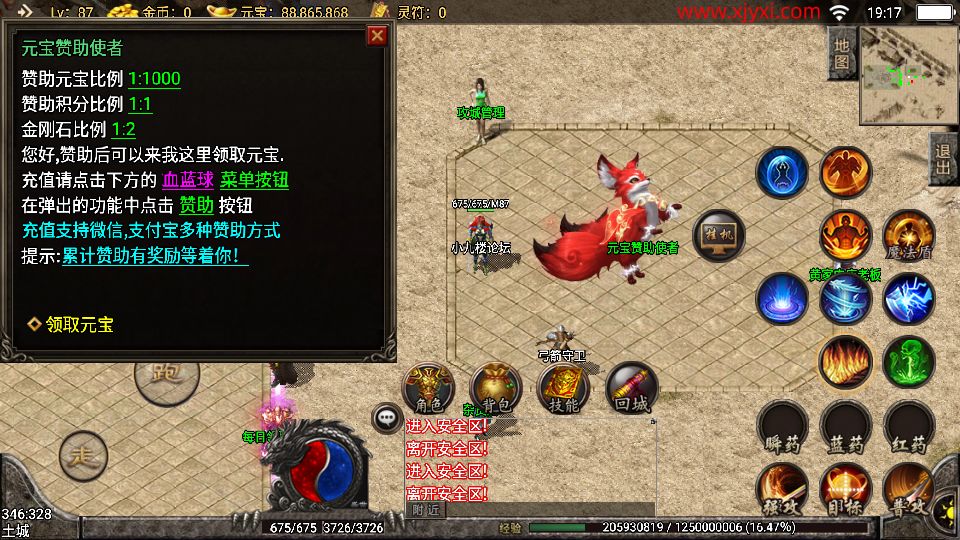
Task: Open the 地图 map button
Action: coord(842,54)
